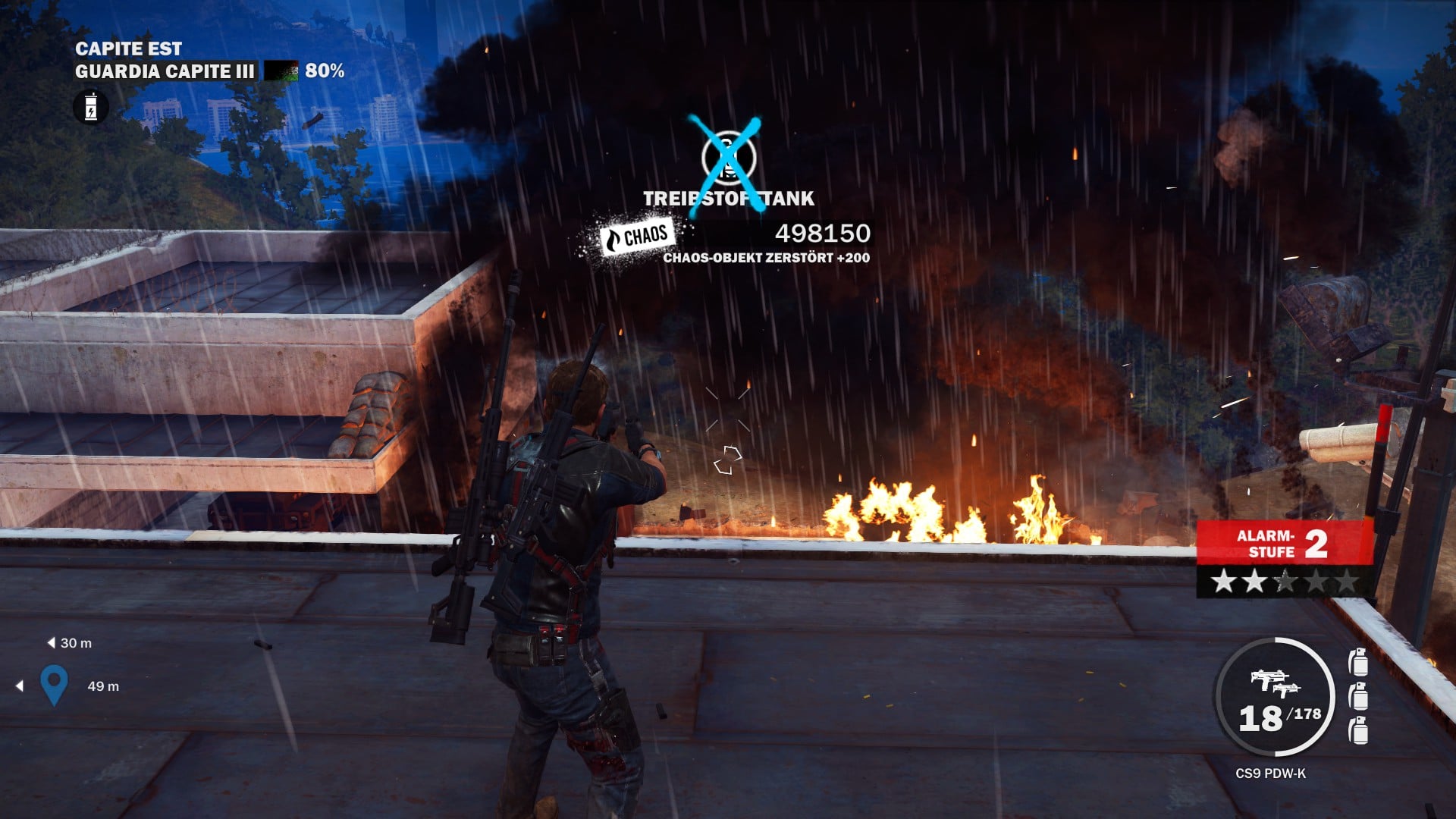Select the crossed-out Treibstofftank objective marker
The height and width of the screenshot is (819, 1456).
pos(727,158)
